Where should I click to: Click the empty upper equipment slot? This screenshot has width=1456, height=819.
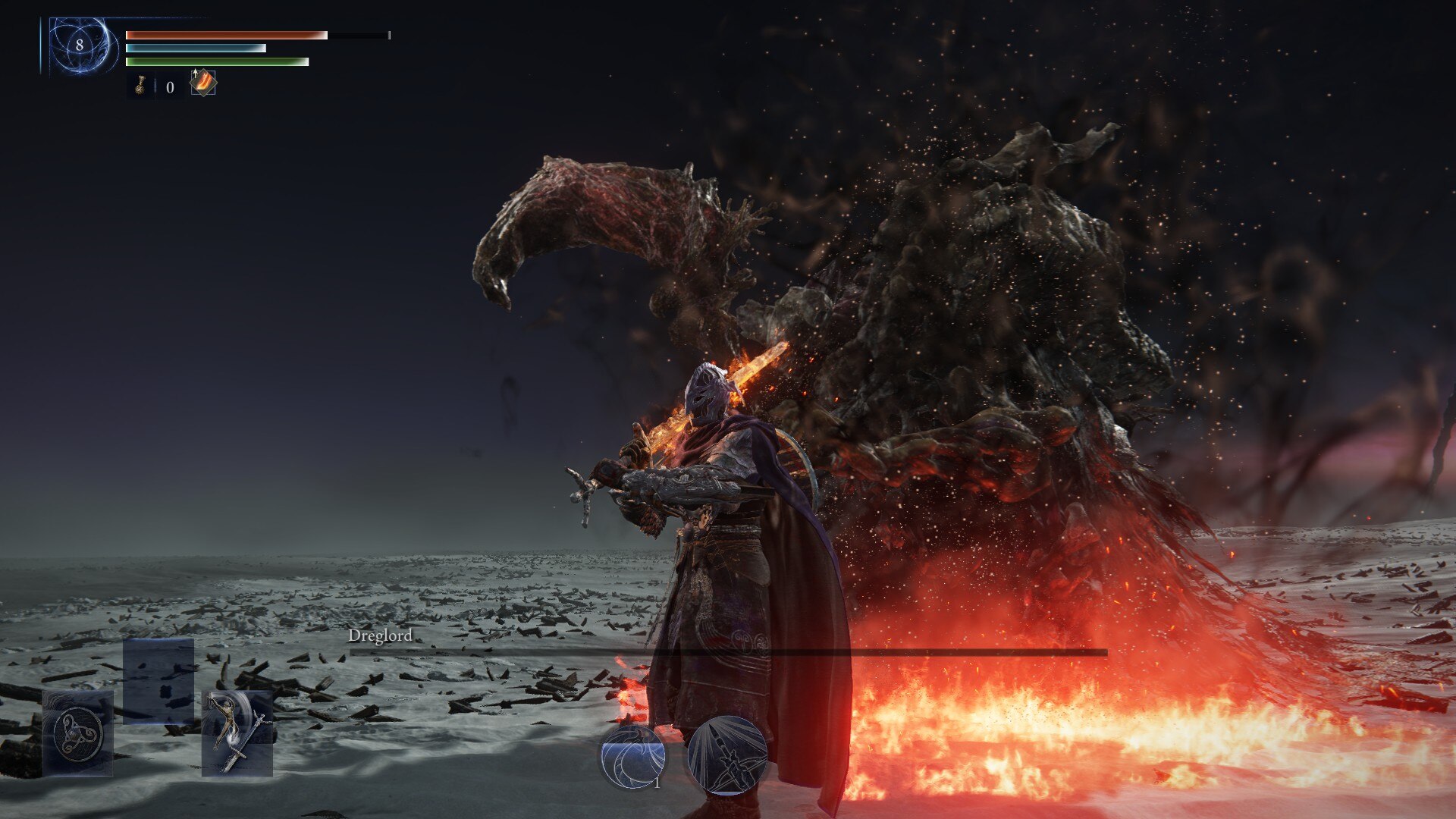(158, 680)
